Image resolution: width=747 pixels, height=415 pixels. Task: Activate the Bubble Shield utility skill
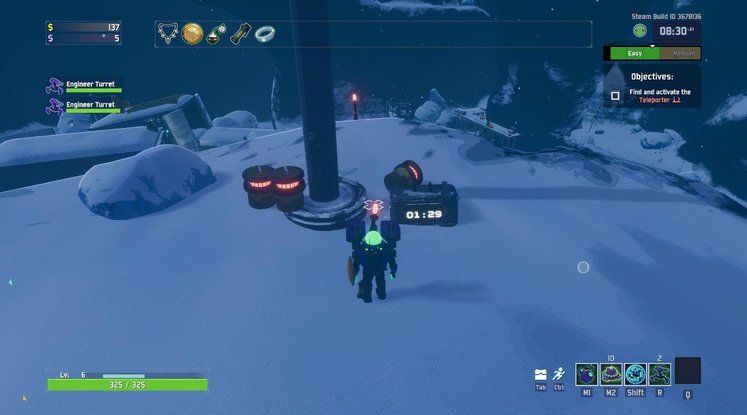click(x=635, y=373)
